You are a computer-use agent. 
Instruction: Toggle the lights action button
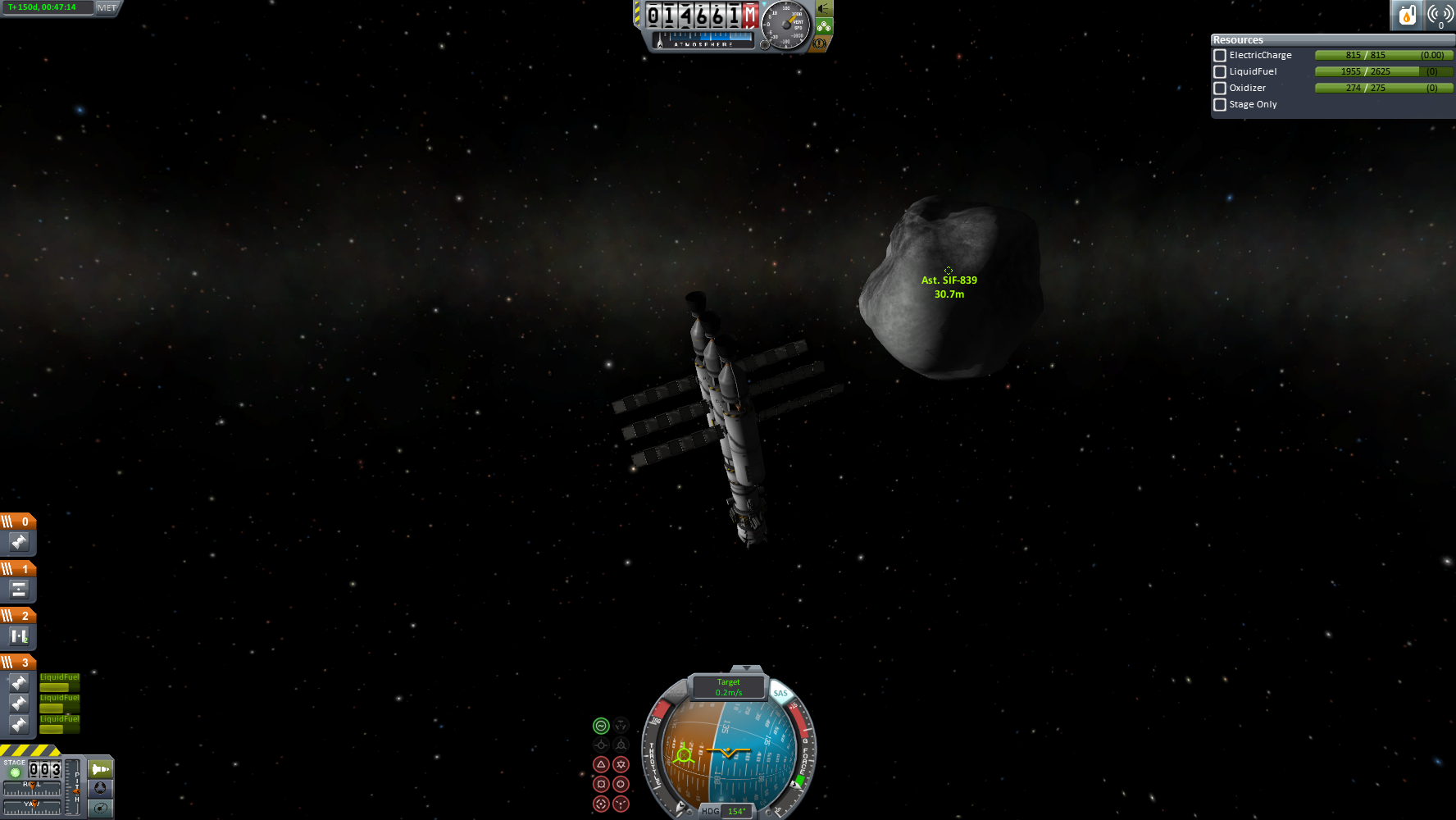(x=823, y=9)
